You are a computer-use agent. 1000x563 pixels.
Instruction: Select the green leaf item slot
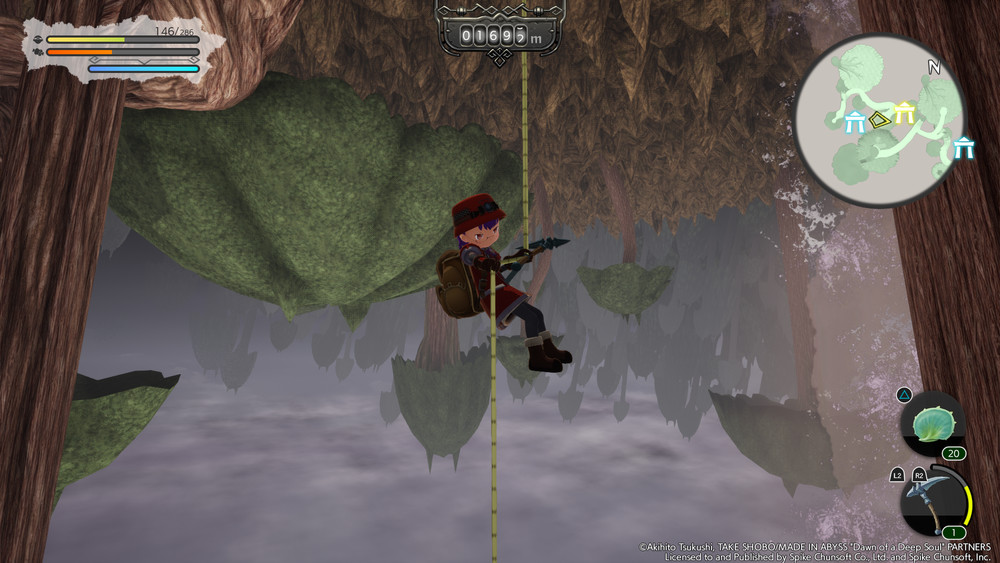(x=932, y=423)
